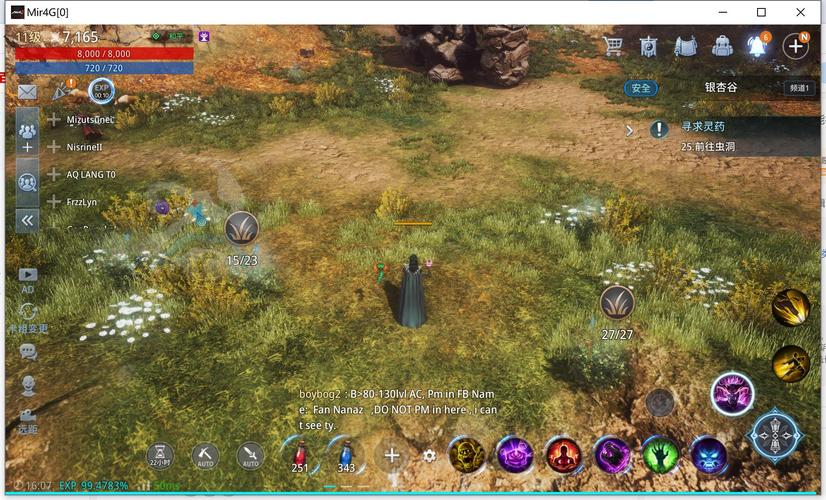The width and height of the screenshot is (826, 500).
Task: Check the notification bell alerts
Action: click(x=758, y=46)
